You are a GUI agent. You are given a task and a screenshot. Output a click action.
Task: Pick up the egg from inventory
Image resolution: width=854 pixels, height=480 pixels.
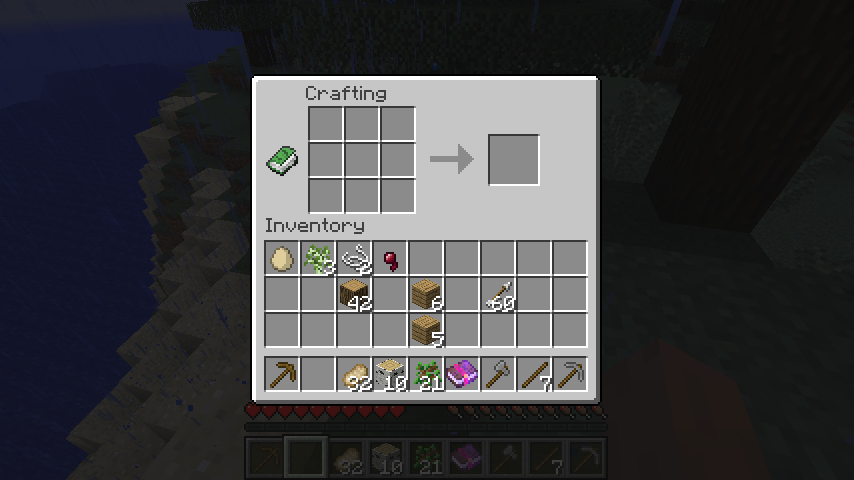pyautogui.click(x=283, y=259)
